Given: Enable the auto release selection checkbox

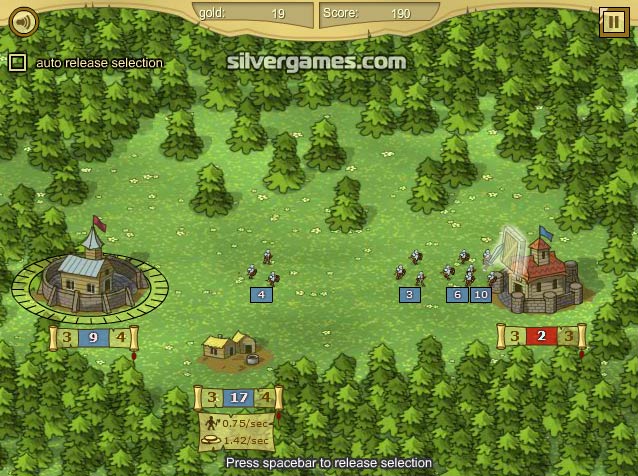Looking at the screenshot, I should click(x=17, y=63).
